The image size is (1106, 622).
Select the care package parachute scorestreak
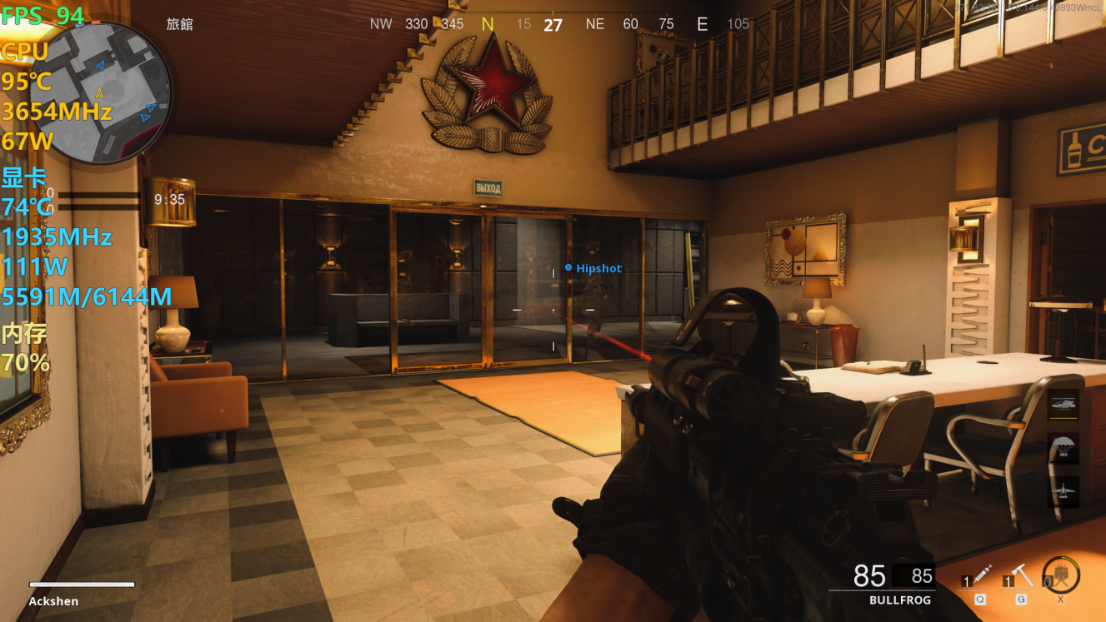1063,448
